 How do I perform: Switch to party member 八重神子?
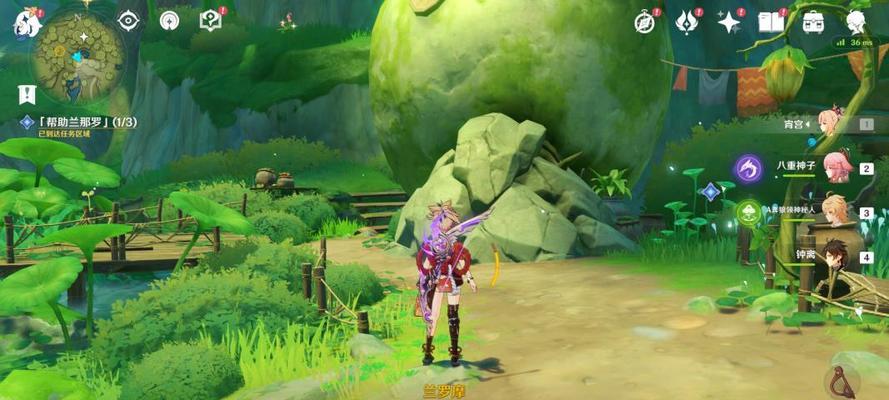click(x=830, y=168)
